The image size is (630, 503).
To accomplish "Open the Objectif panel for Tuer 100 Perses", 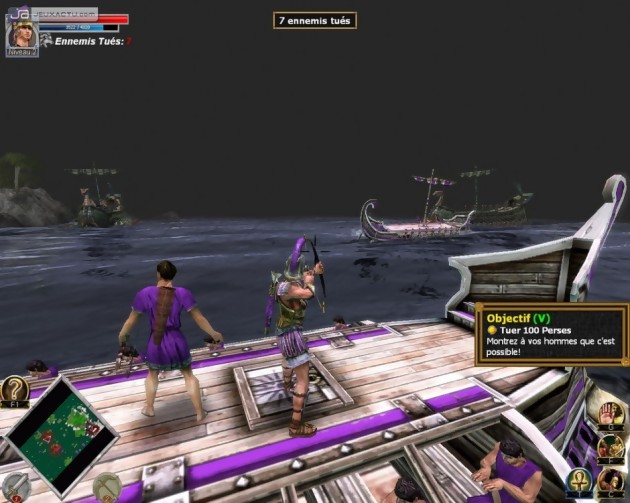I will 551,334.
